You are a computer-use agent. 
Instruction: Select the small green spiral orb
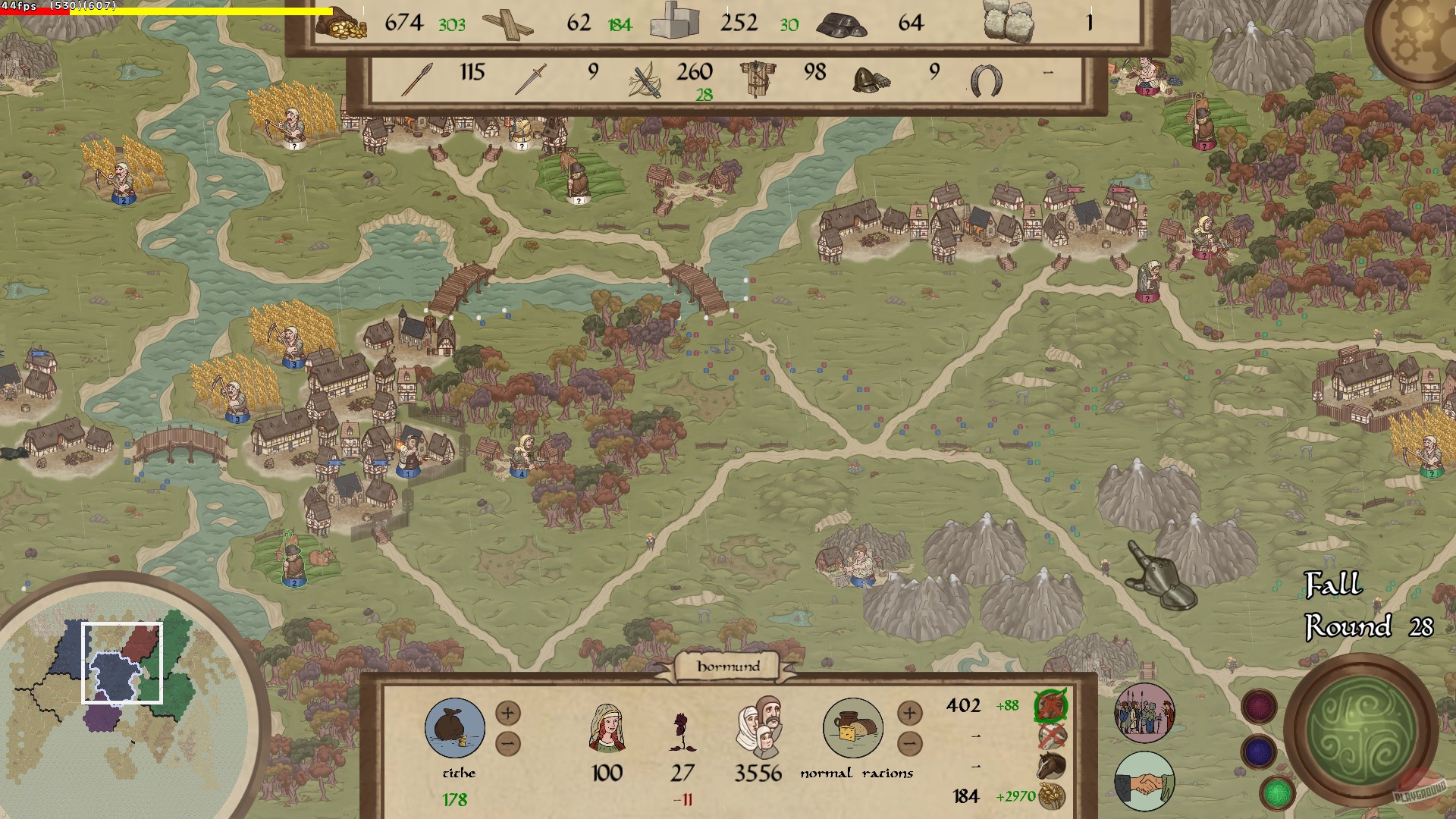1277,792
